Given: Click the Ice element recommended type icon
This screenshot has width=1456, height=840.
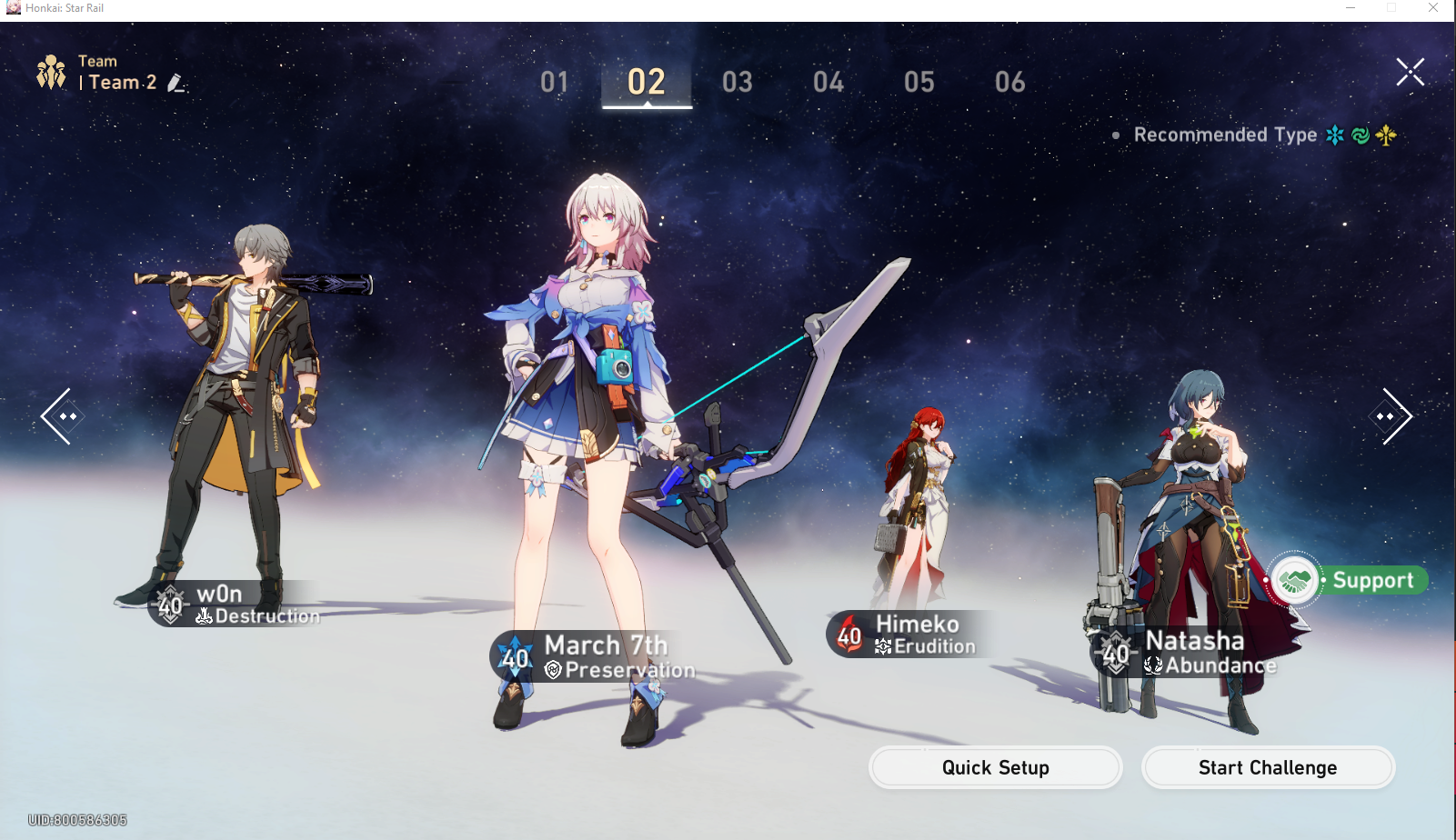Looking at the screenshot, I should [x=1333, y=135].
